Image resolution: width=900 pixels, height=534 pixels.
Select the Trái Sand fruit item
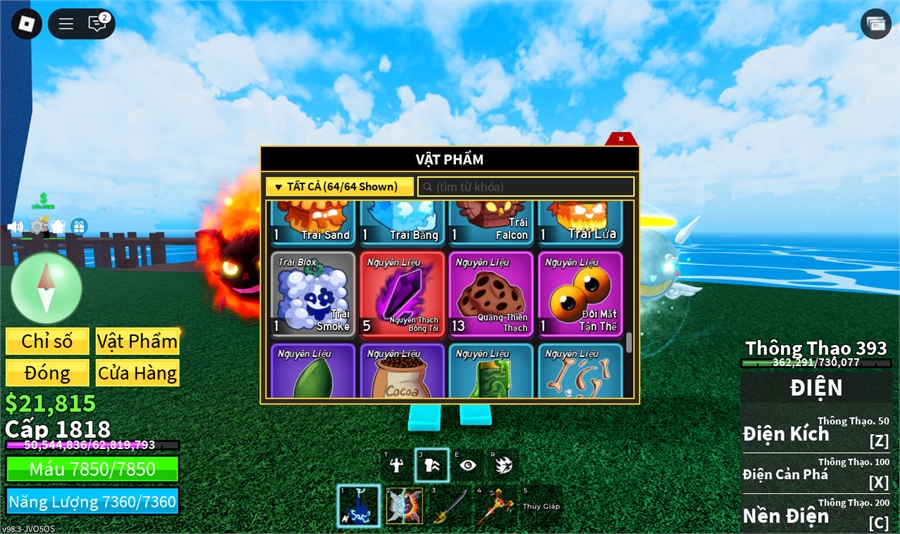click(313, 221)
